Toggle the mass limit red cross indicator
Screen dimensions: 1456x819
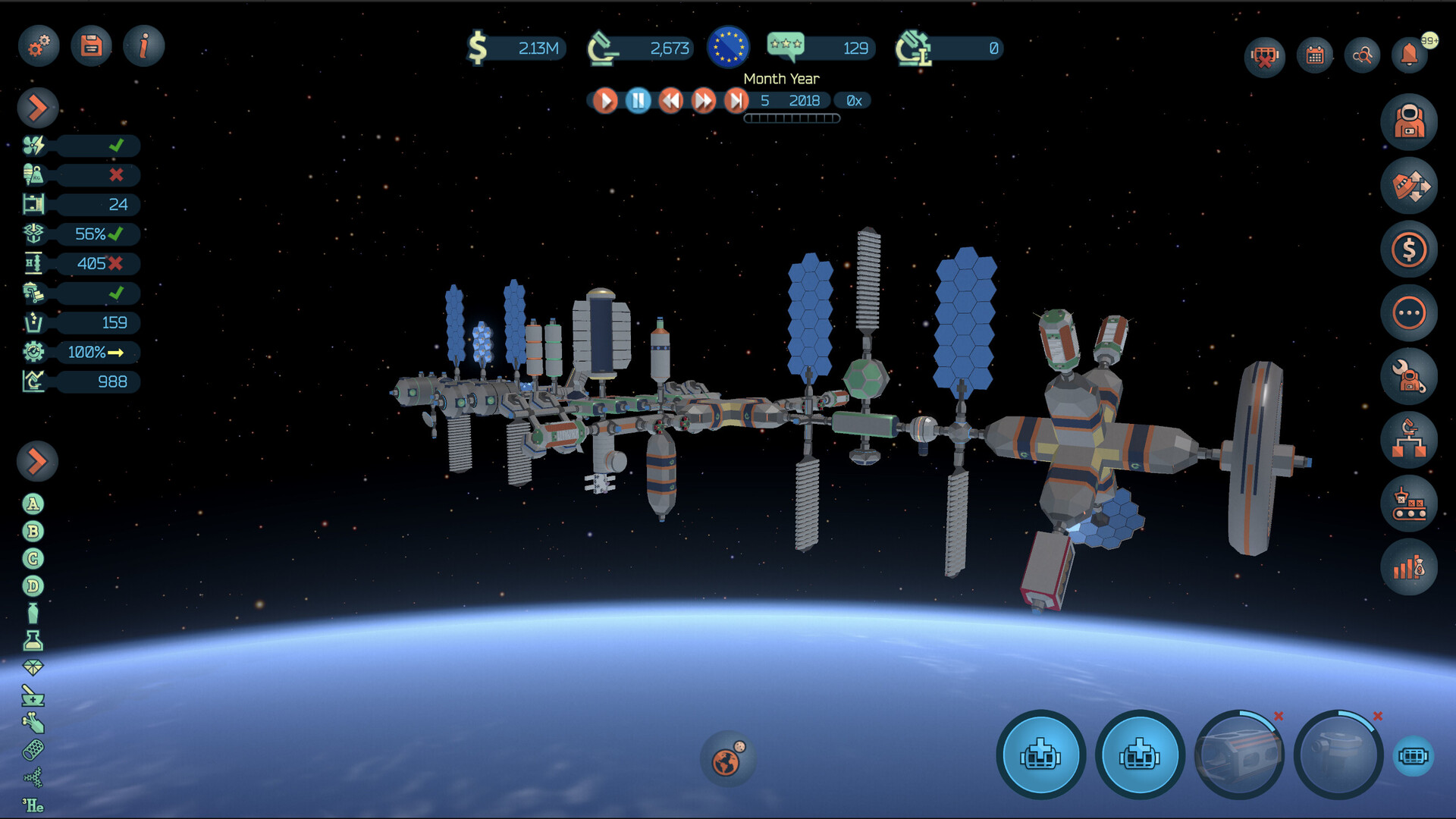[x=118, y=175]
